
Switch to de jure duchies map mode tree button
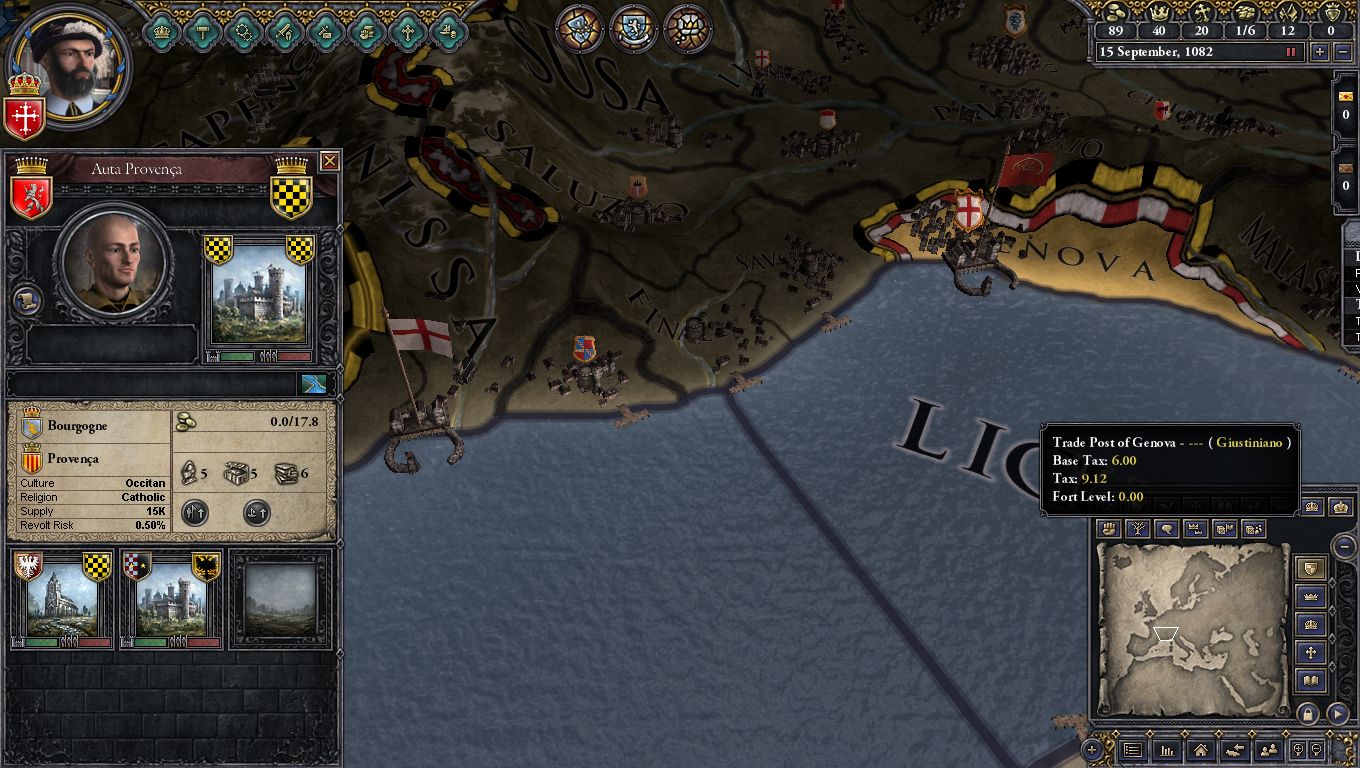1137,527
